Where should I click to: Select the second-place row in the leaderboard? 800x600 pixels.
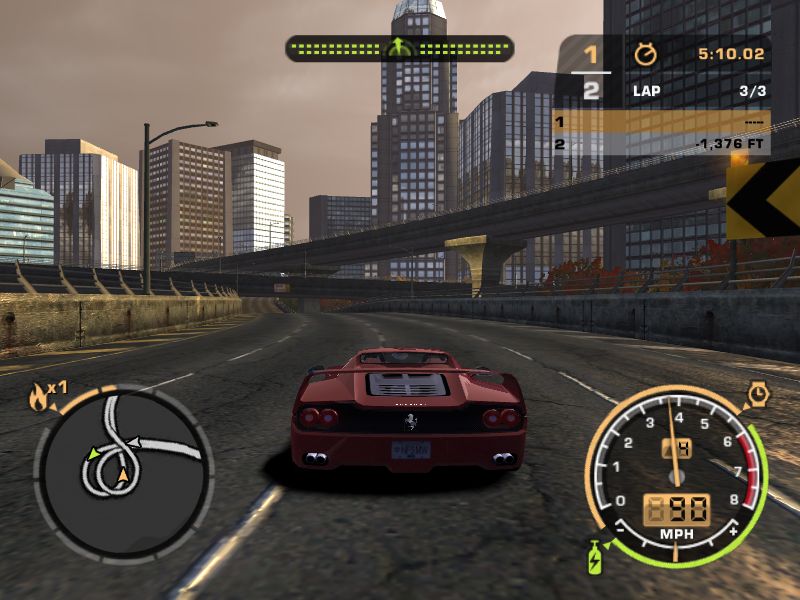[660, 144]
